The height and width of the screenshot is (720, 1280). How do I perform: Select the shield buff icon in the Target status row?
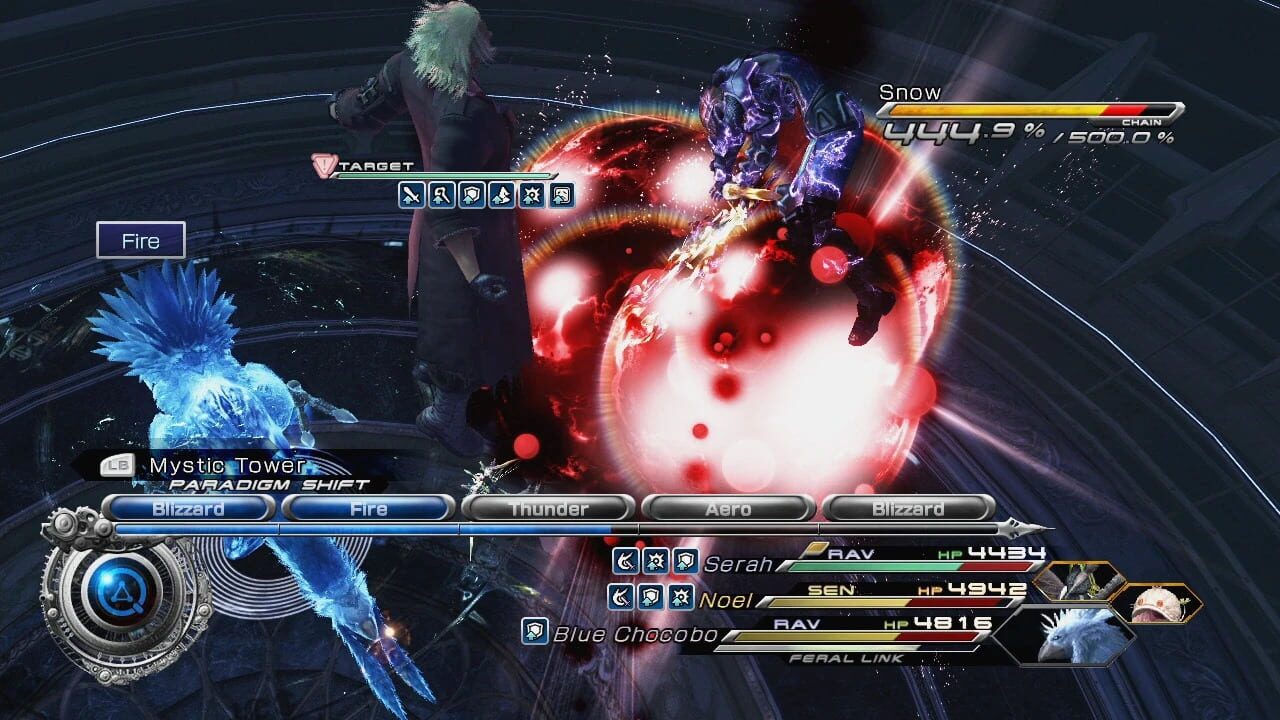[x=472, y=195]
